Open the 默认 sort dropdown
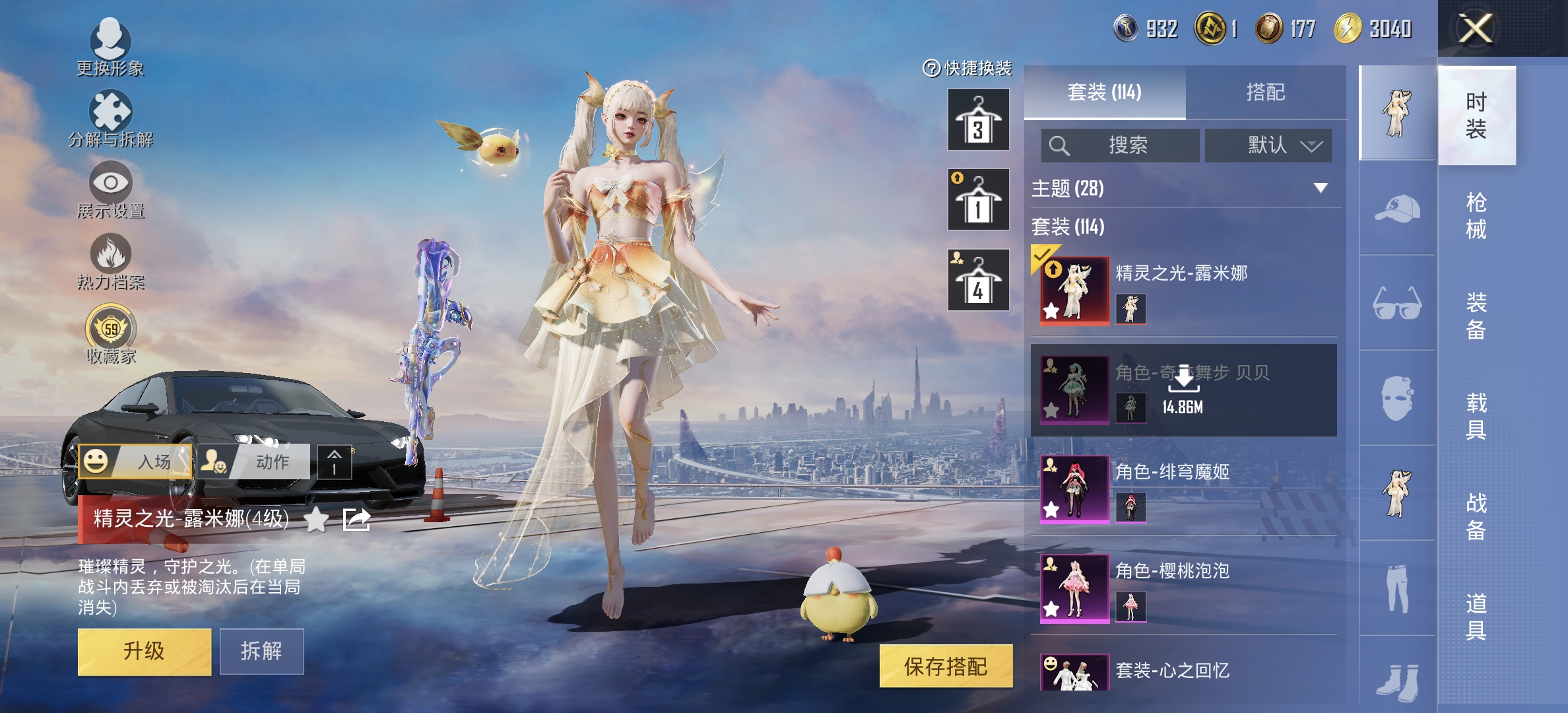 [1269, 145]
